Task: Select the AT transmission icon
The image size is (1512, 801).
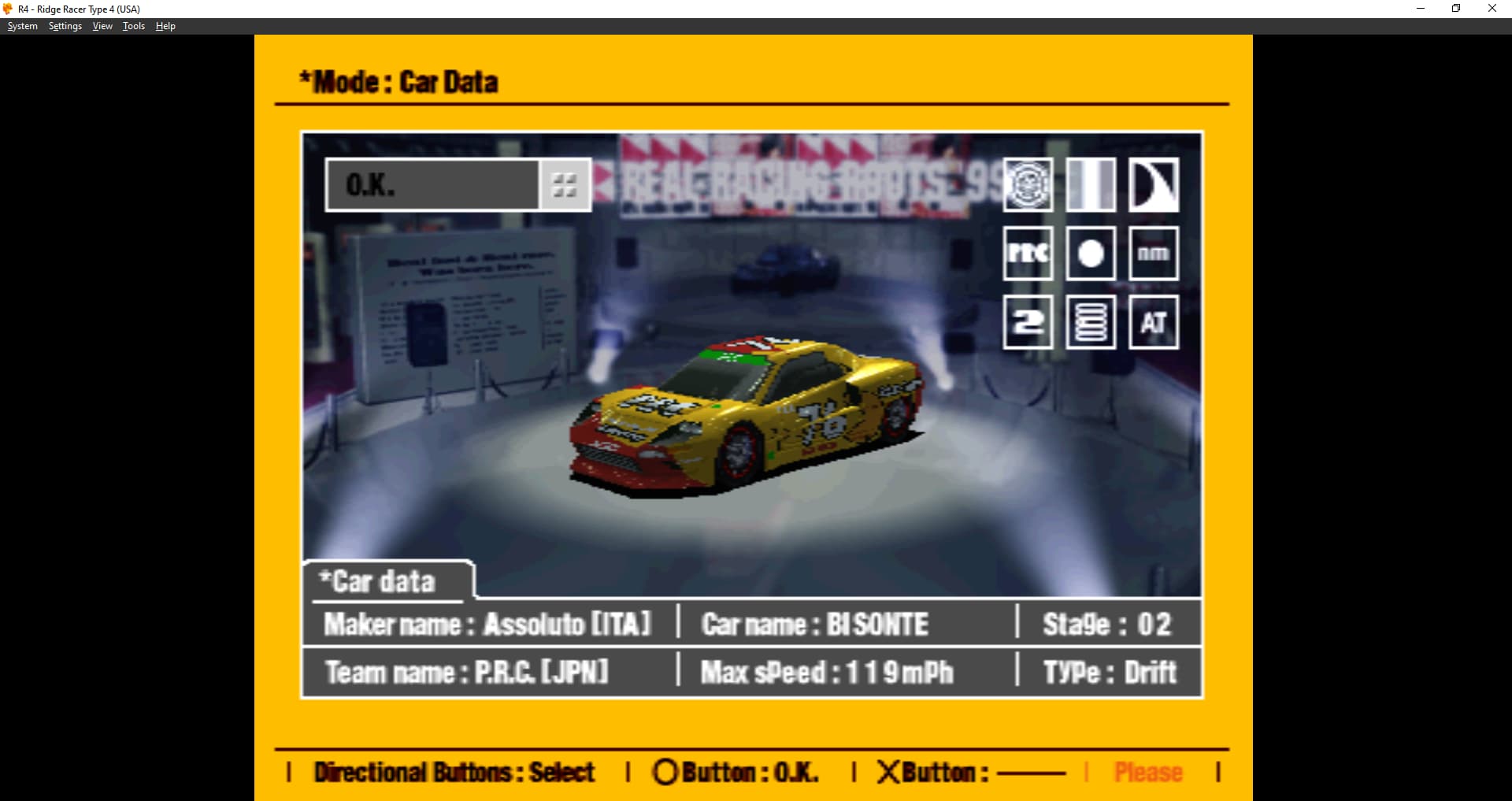Action: 1154,322
